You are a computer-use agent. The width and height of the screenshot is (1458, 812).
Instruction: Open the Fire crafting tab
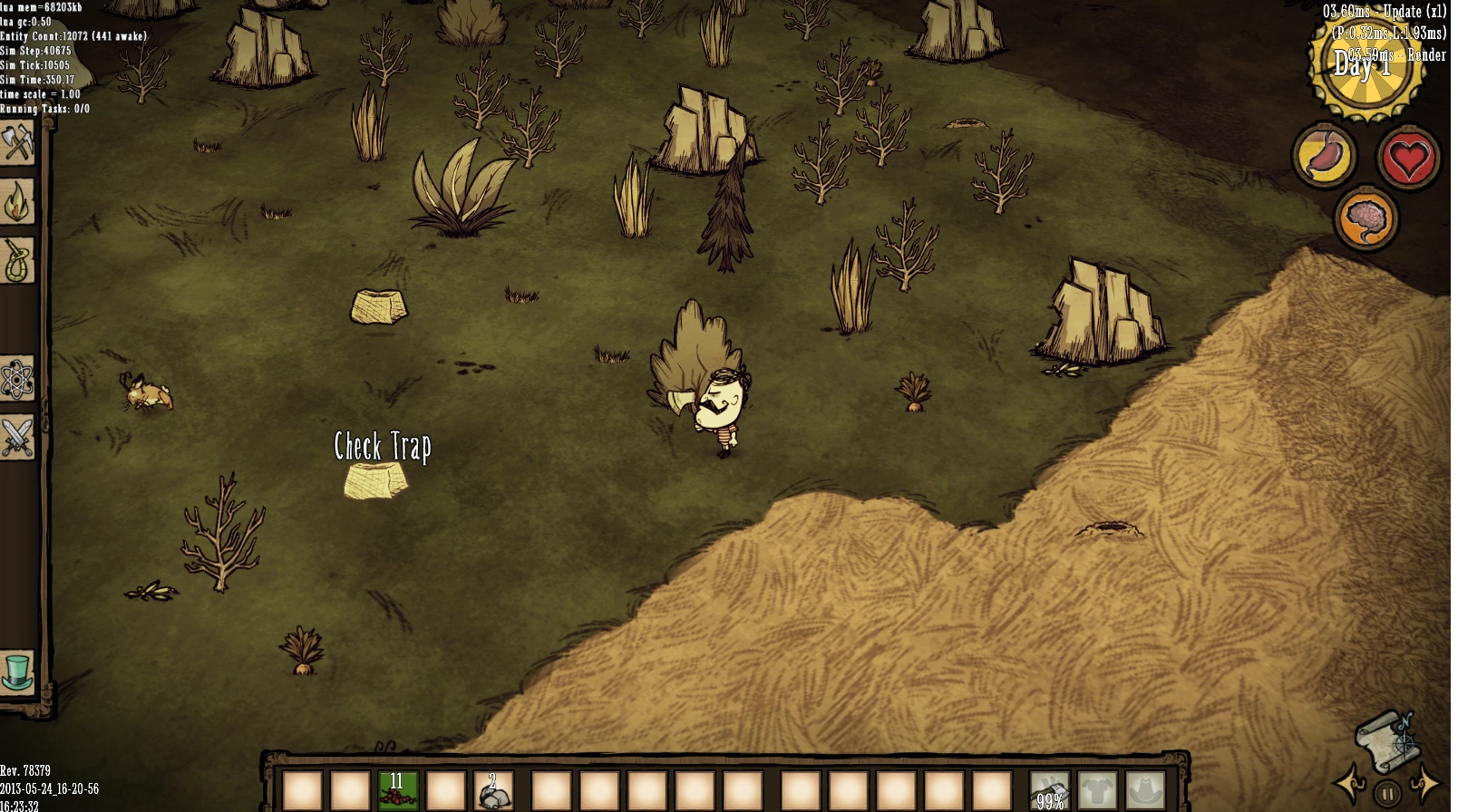pyautogui.click(x=17, y=203)
